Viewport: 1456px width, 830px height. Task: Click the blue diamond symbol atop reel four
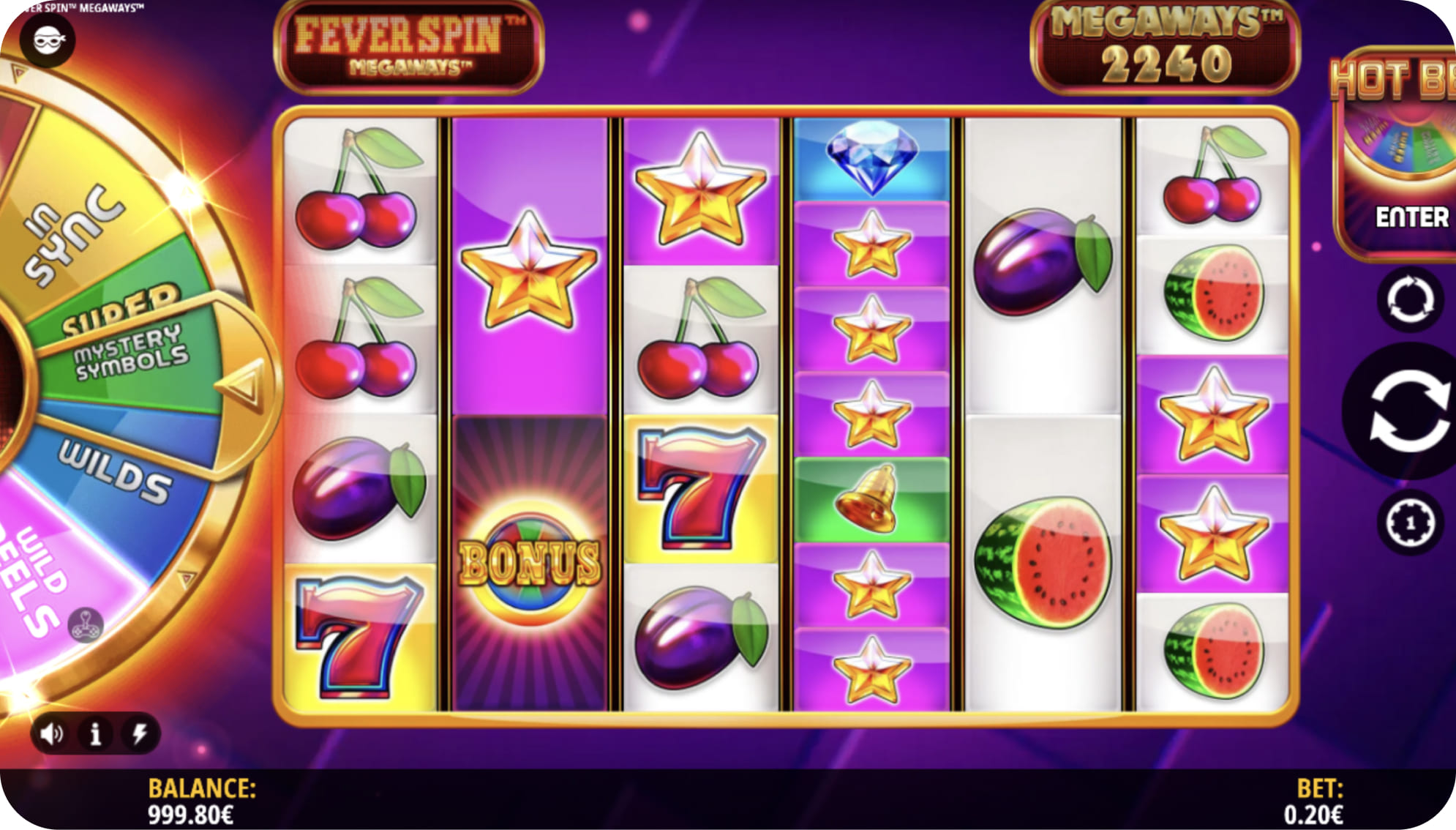pyautogui.click(x=874, y=160)
